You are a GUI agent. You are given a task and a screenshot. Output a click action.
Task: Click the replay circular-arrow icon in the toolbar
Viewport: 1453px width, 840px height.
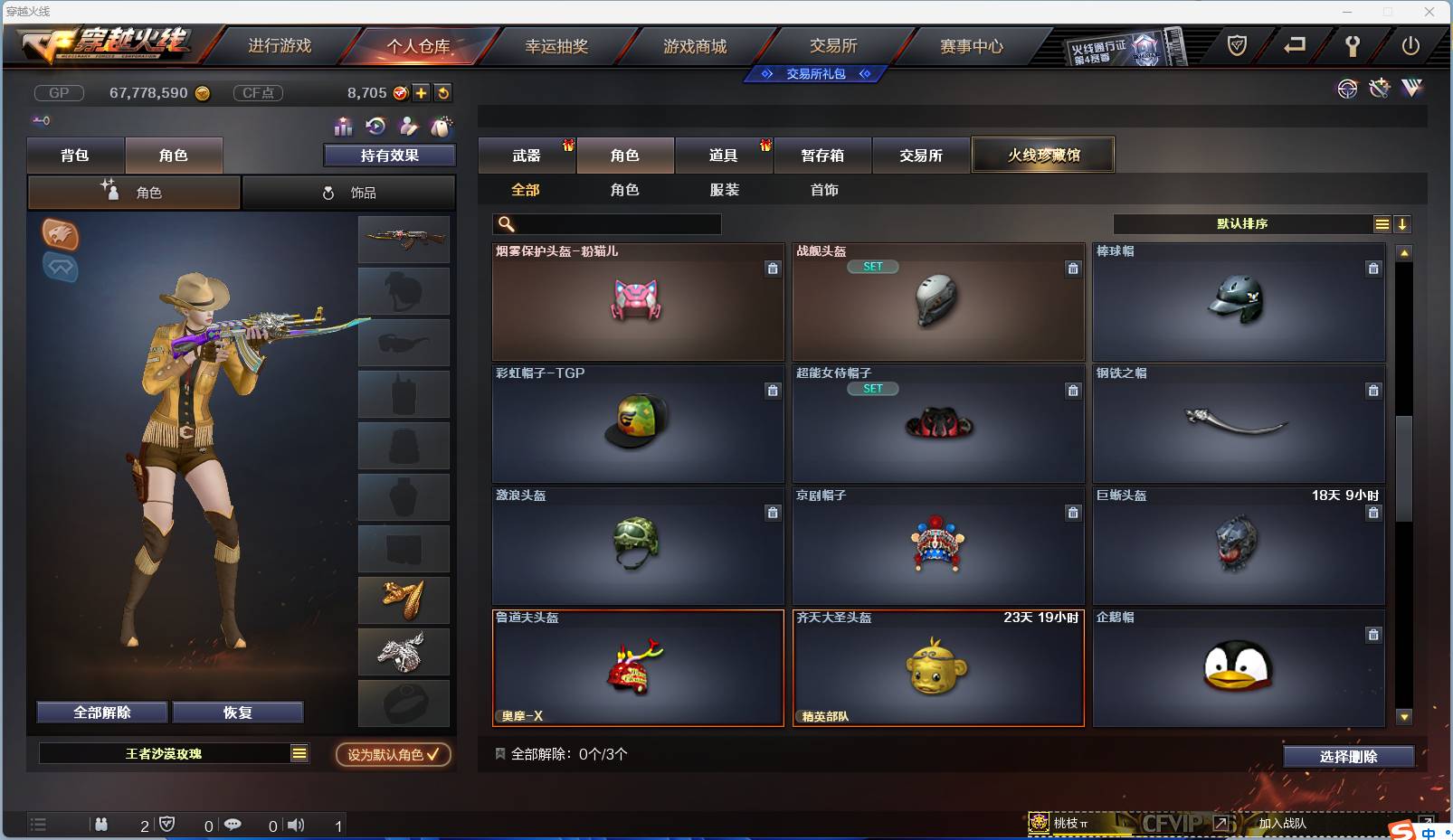[x=374, y=127]
